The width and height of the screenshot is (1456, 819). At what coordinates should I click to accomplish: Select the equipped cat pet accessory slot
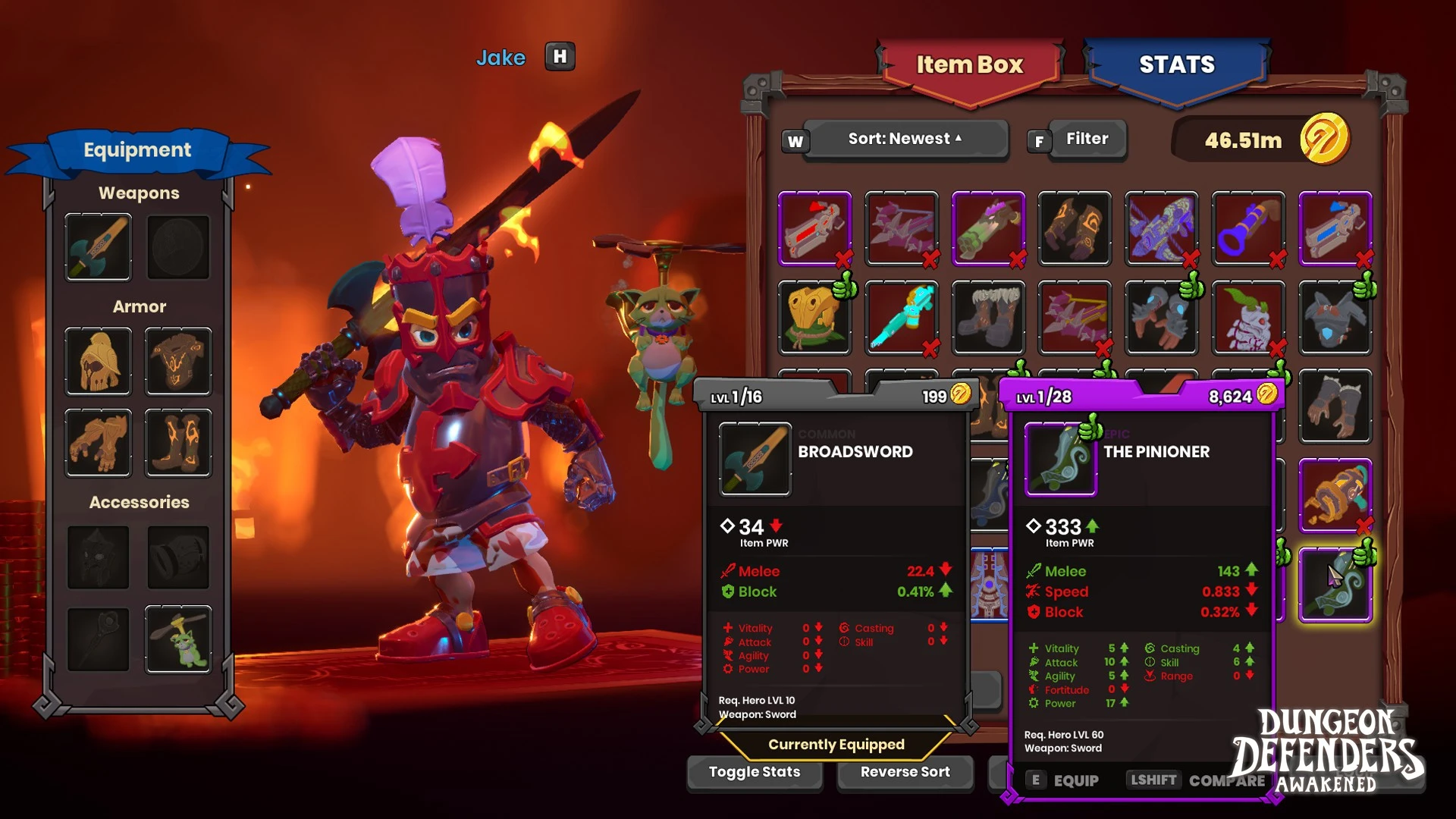coord(178,639)
